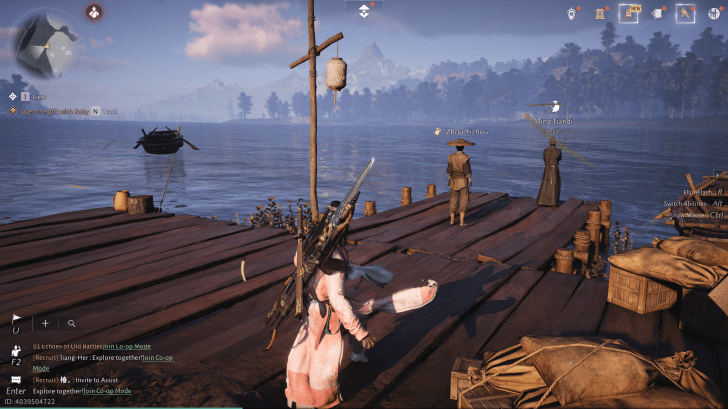Click the shield badge icon in top bar
The width and height of the screenshot is (728, 409).
pyautogui.click(x=571, y=14)
